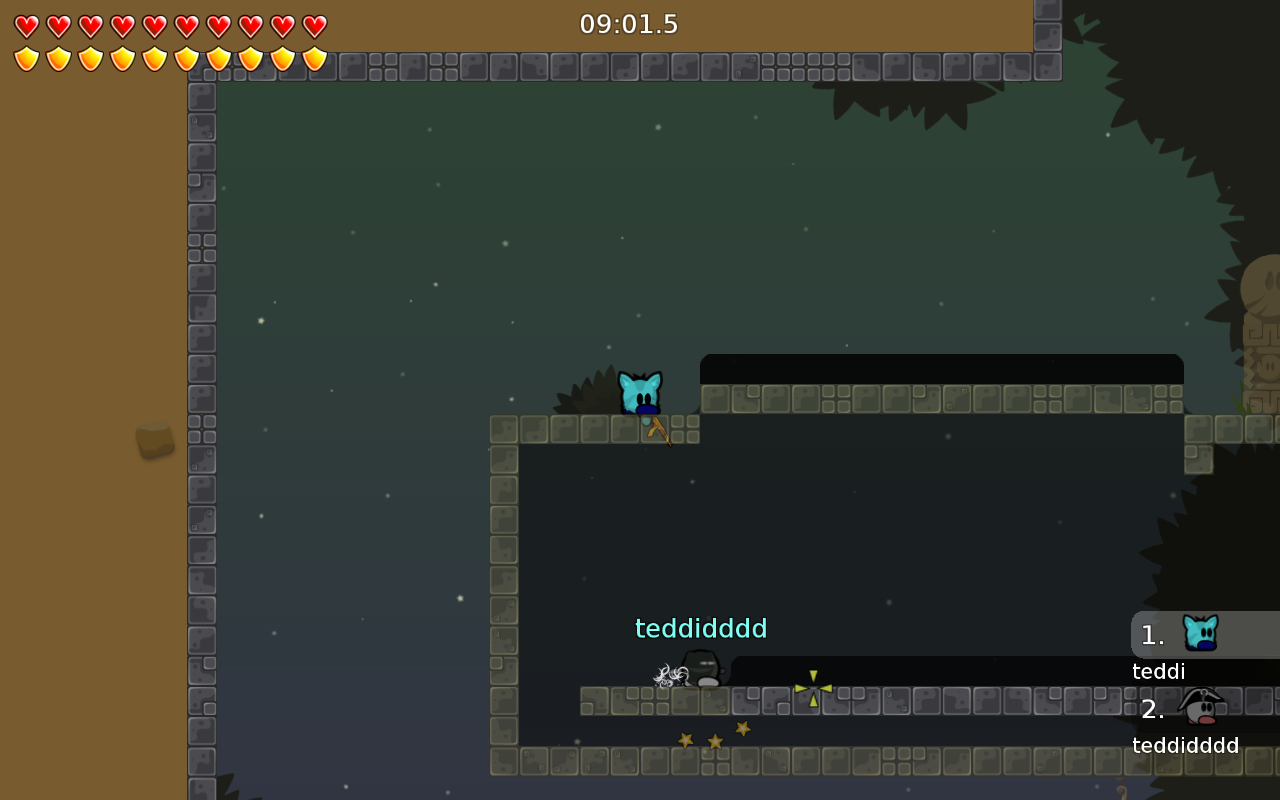Click the blue fox player character on the ledge
Image resolution: width=1280 pixels, height=800 pixels.
[x=641, y=393]
